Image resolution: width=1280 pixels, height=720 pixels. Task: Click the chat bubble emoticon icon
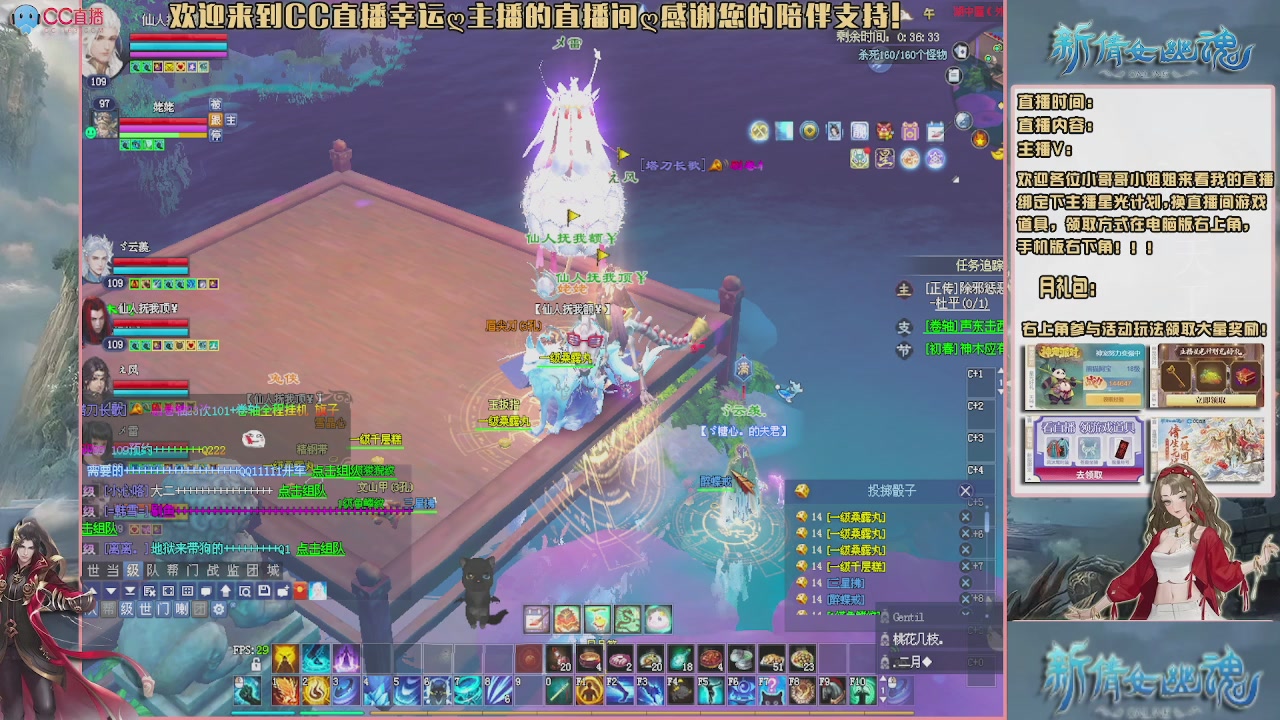[x=206, y=591]
